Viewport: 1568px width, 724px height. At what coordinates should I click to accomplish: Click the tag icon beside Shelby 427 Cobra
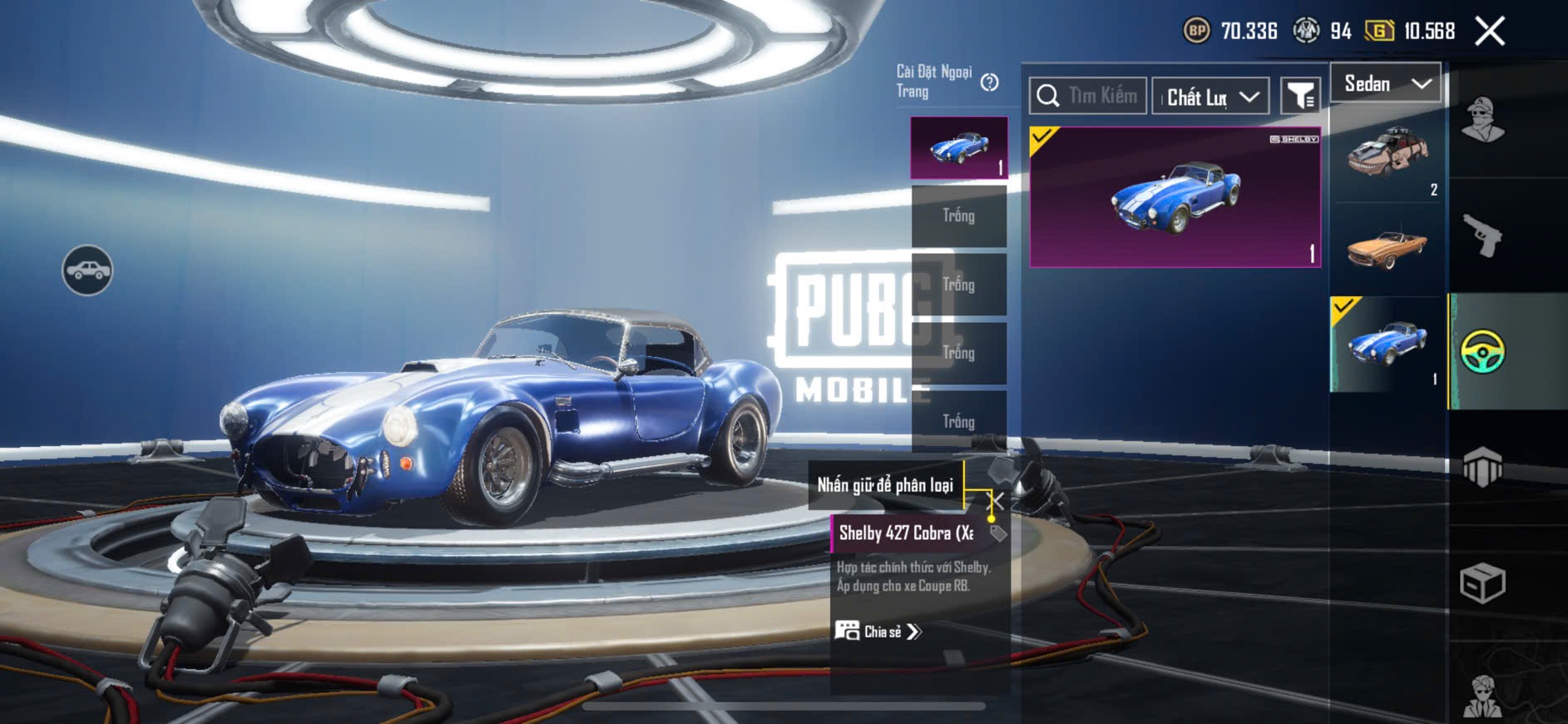(x=998, y=533)
